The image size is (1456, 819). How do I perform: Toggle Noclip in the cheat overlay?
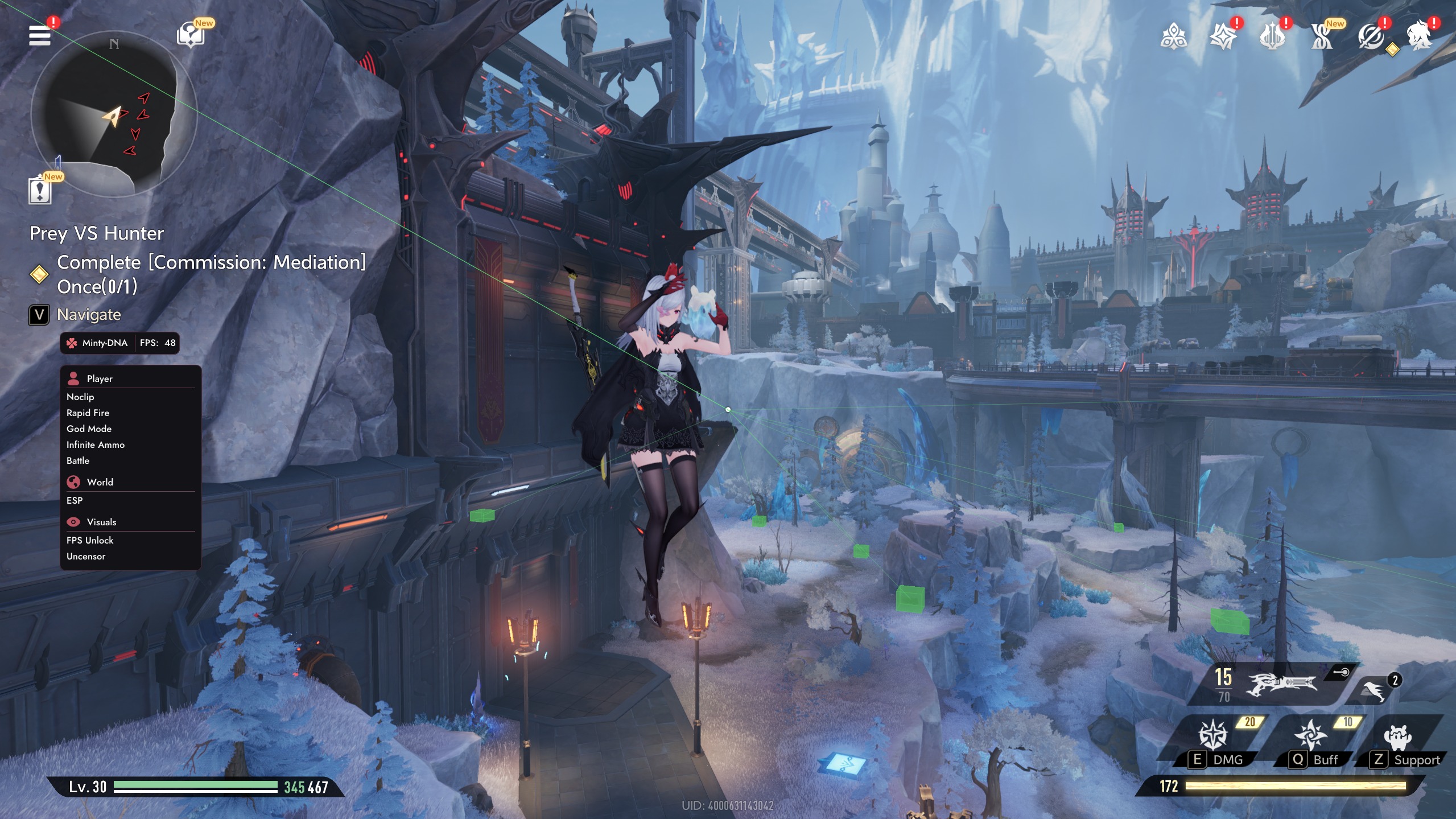pos(80,397)
